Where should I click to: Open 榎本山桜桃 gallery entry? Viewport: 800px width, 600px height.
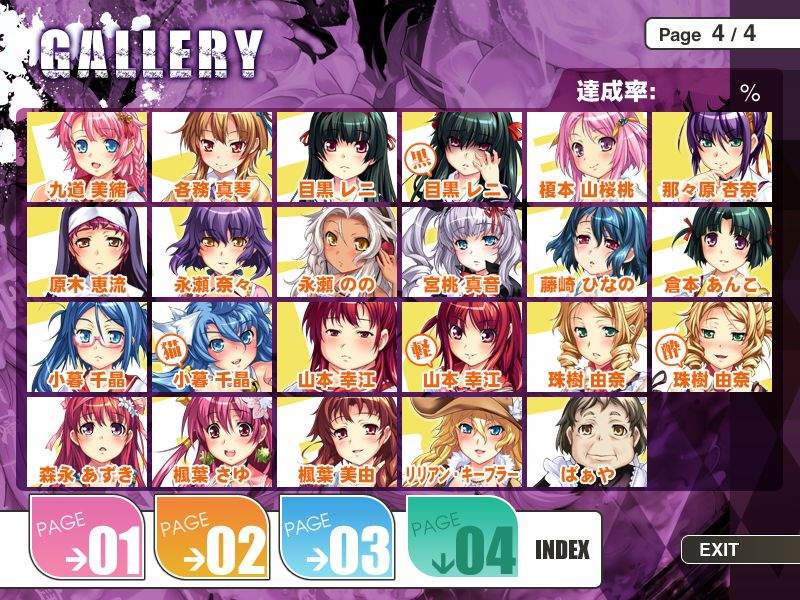587,156
